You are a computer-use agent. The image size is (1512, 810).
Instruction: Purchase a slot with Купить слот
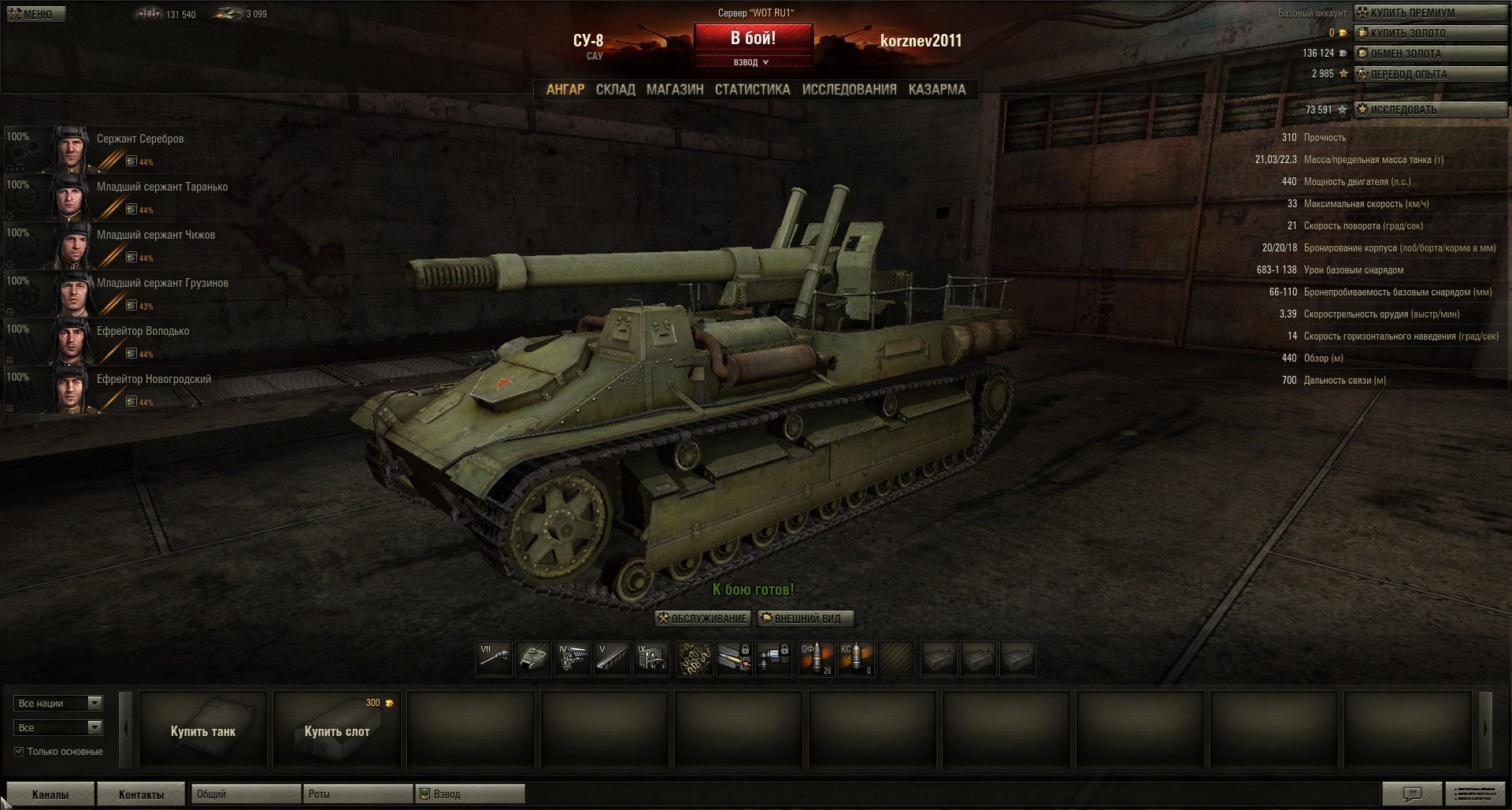(337, 730)
